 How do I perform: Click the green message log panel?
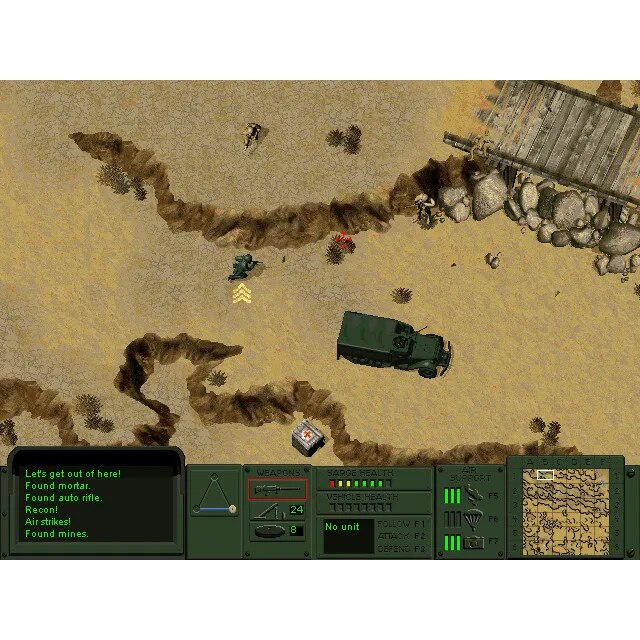tap(96, 504)
